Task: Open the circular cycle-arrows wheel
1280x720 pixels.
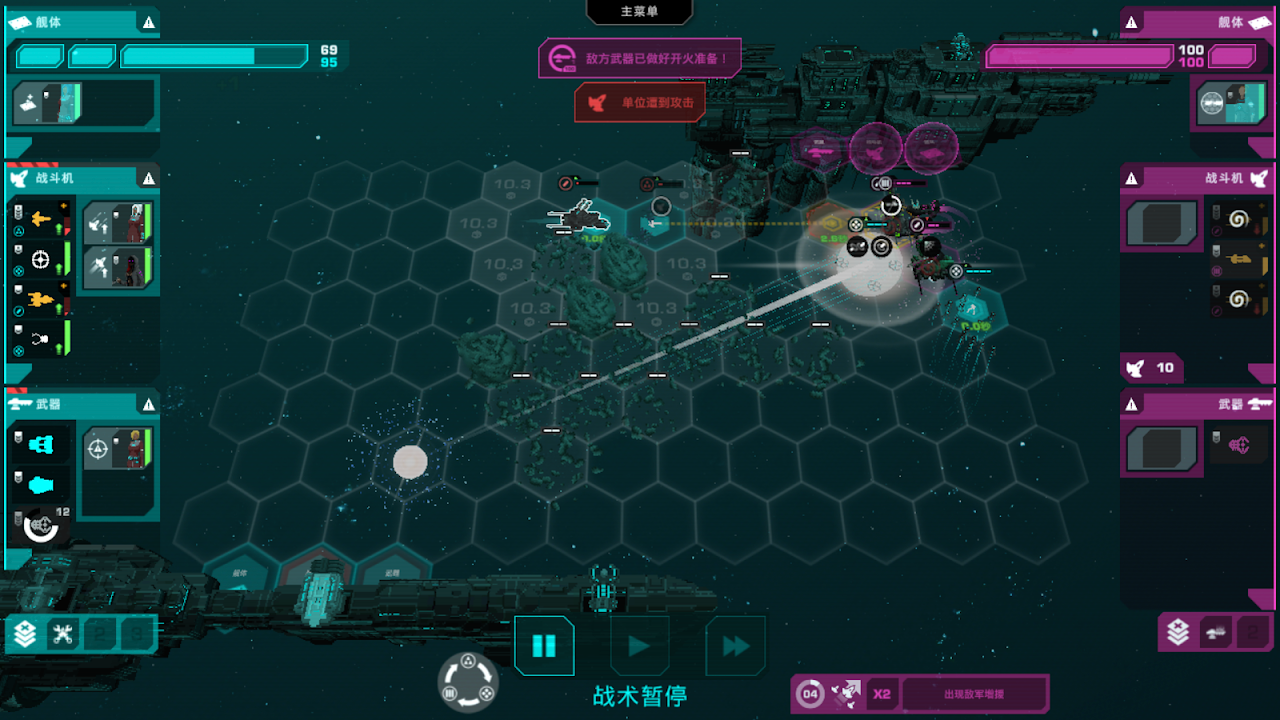Action: pos(468,681)
